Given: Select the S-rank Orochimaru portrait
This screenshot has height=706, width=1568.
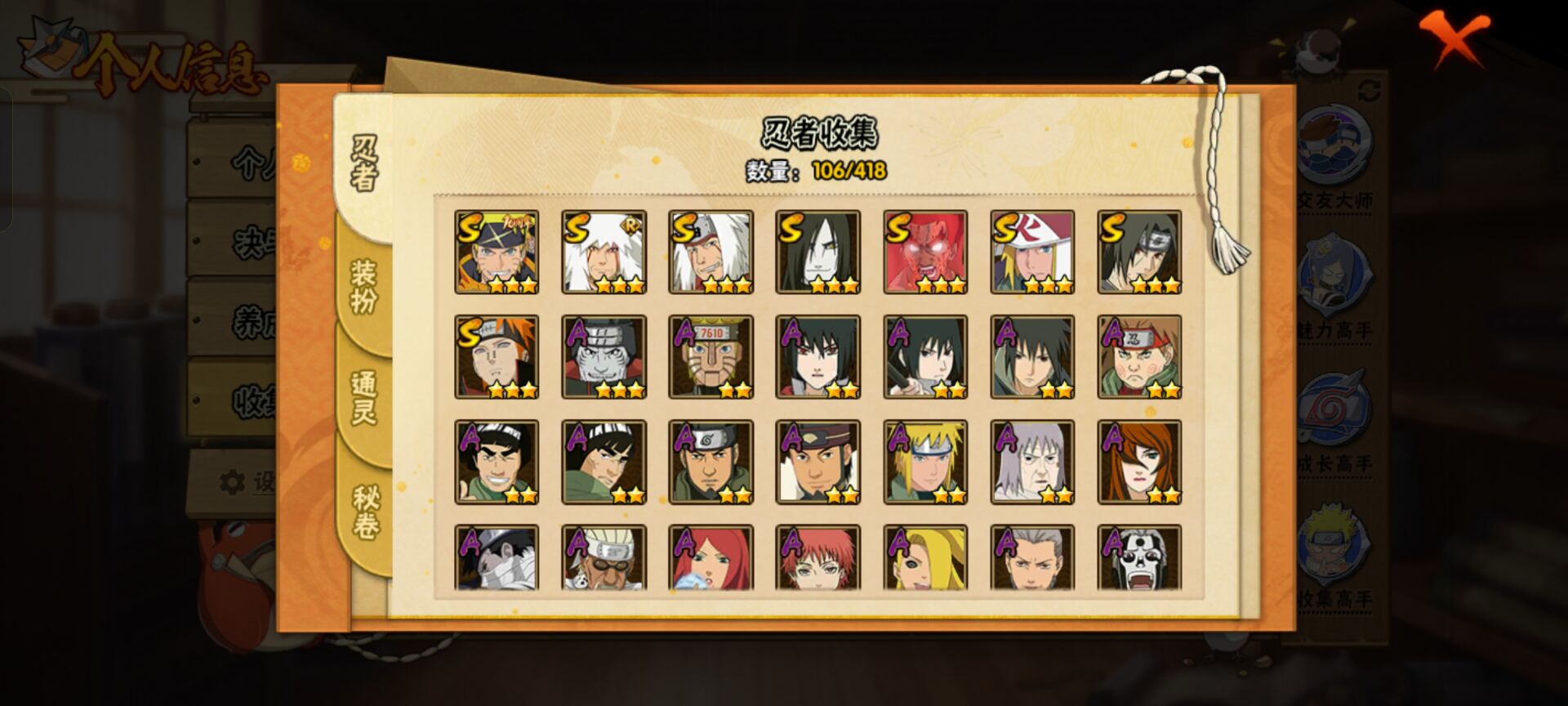Looking at the screenshot, I should pyautogui.click(x=817, y=252).
